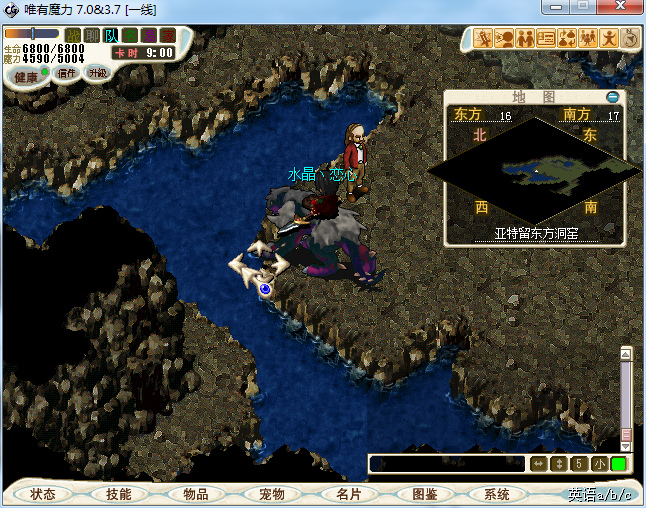Image resolution: width=646 pixels, height=508 pixels.
Task: Click the 升級 level-up button
Action: coord(97,73)
